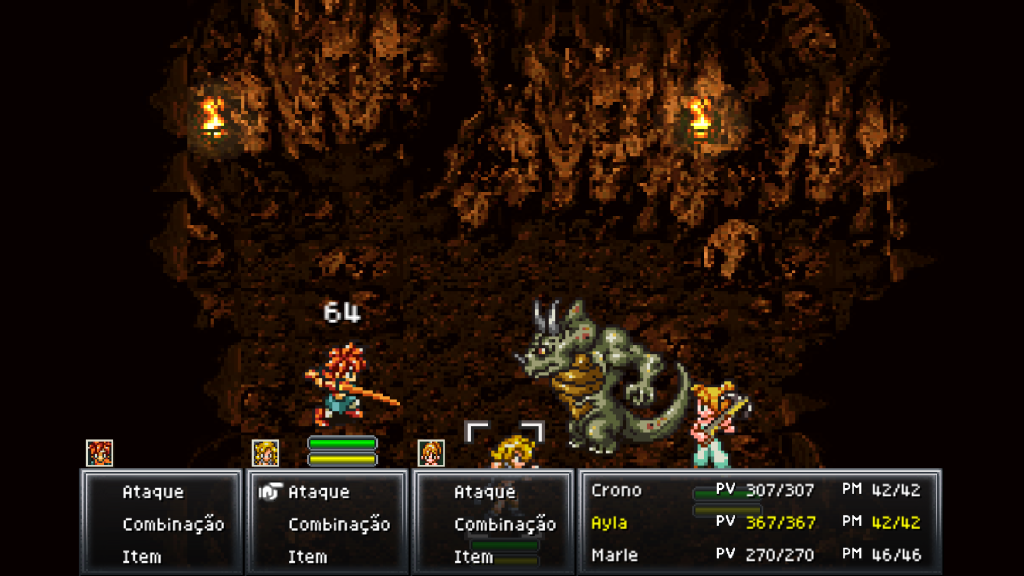Select Combinação in Ayla's command menu
Viewport: 1024px width, 576px height.
pos(338,524)
